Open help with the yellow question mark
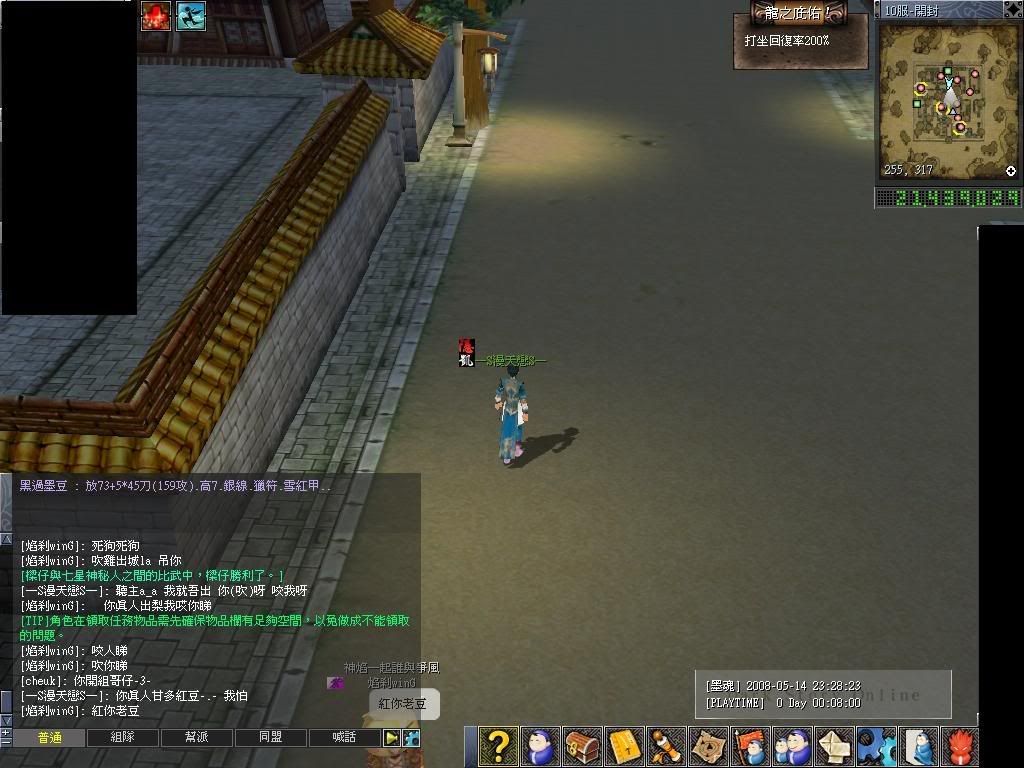This screenshot has width=1024, height=768. click(x=498, y=747)
